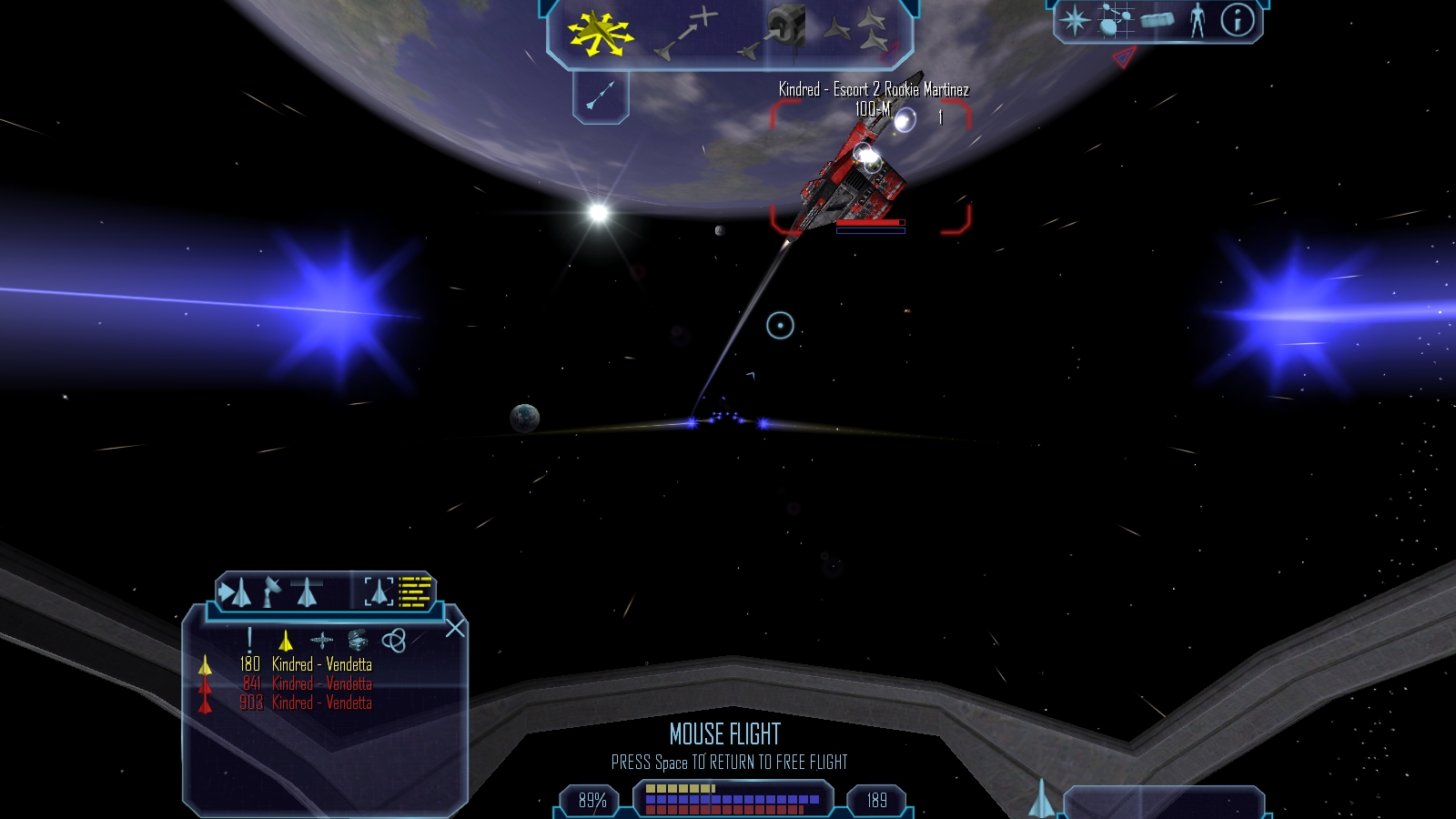Close the contact list panel

(x=455, y=628)
